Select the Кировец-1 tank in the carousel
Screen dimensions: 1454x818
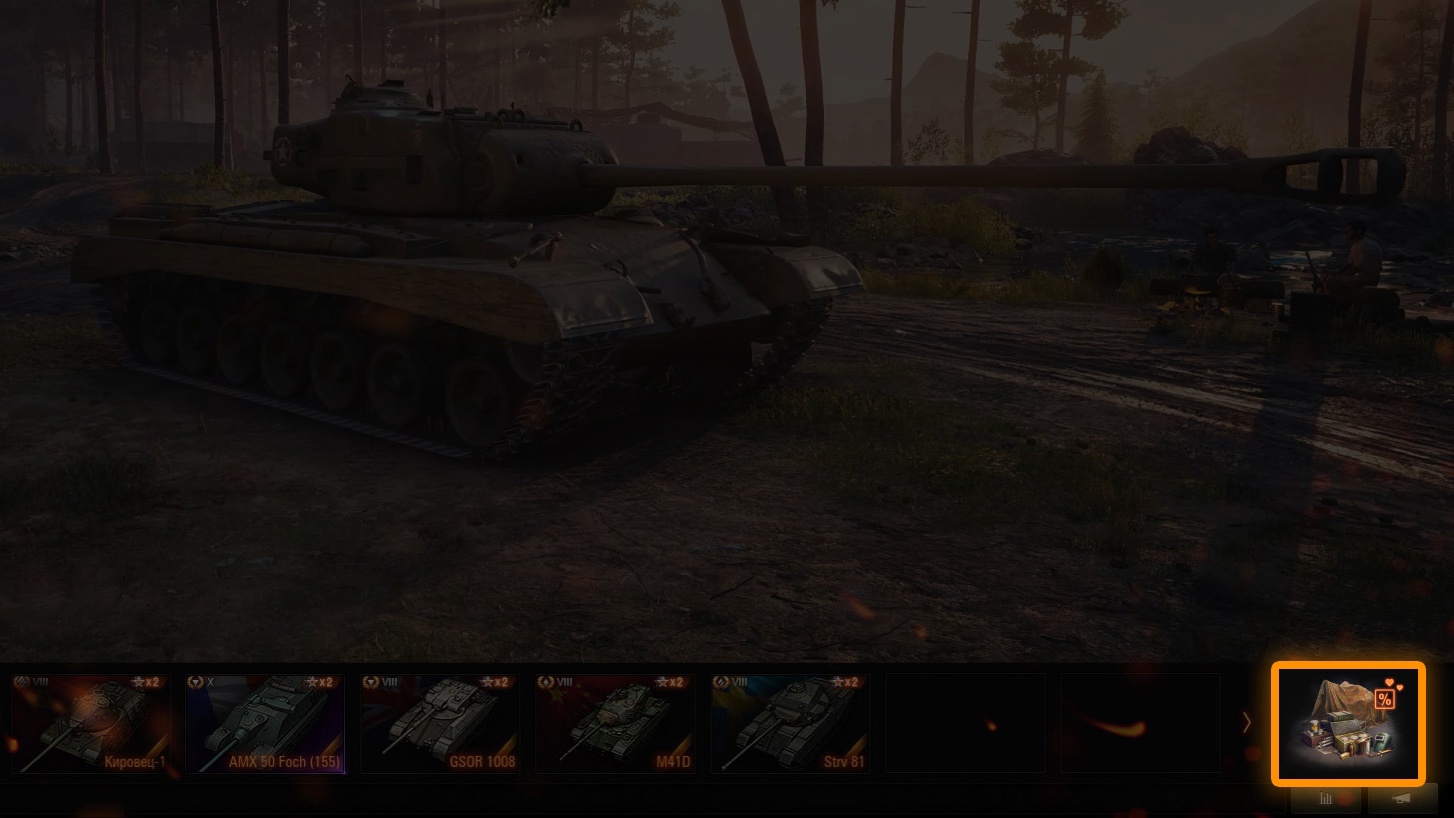point(91,723)
